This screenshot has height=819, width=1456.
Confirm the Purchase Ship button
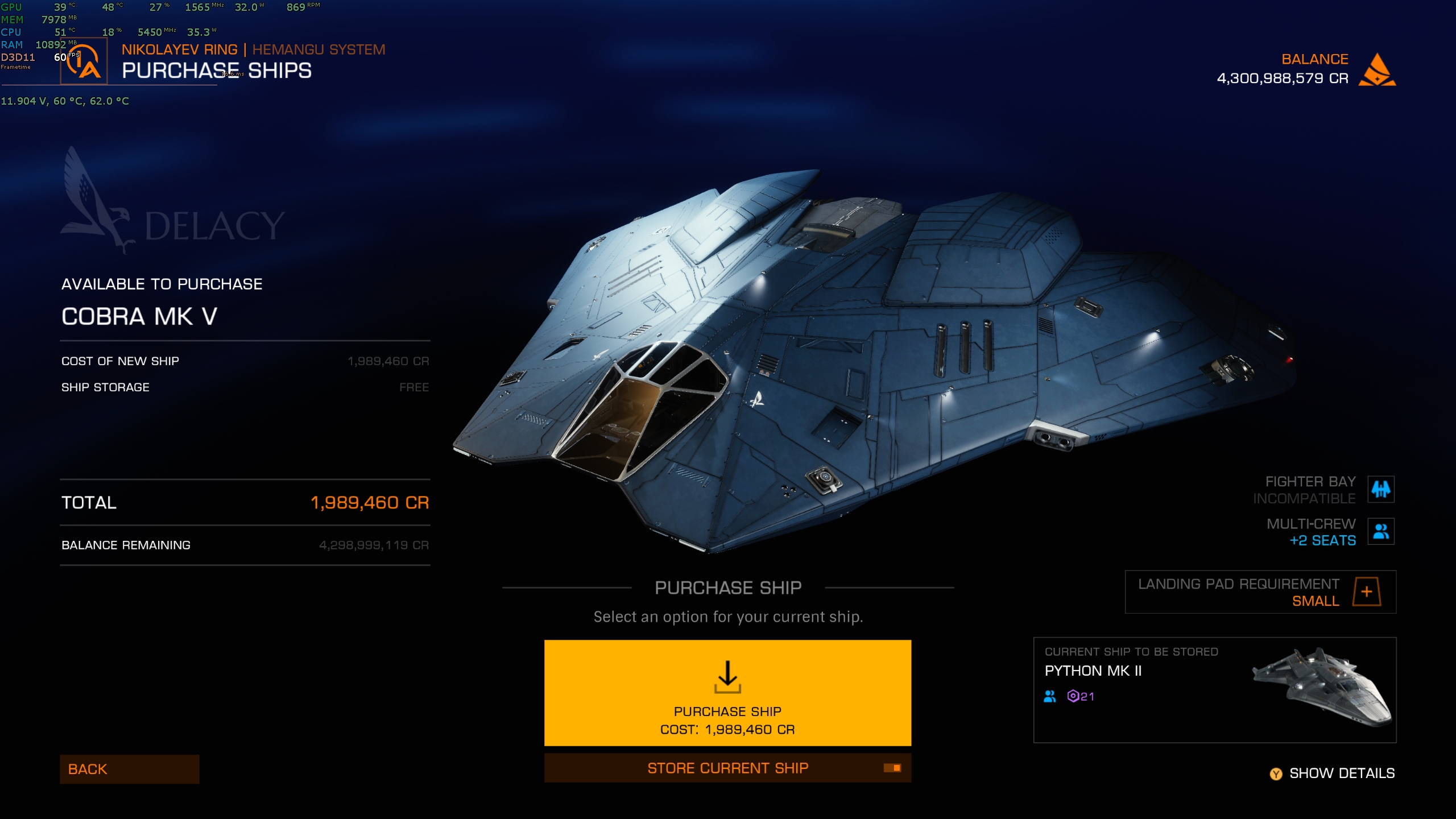coord(727,692)
